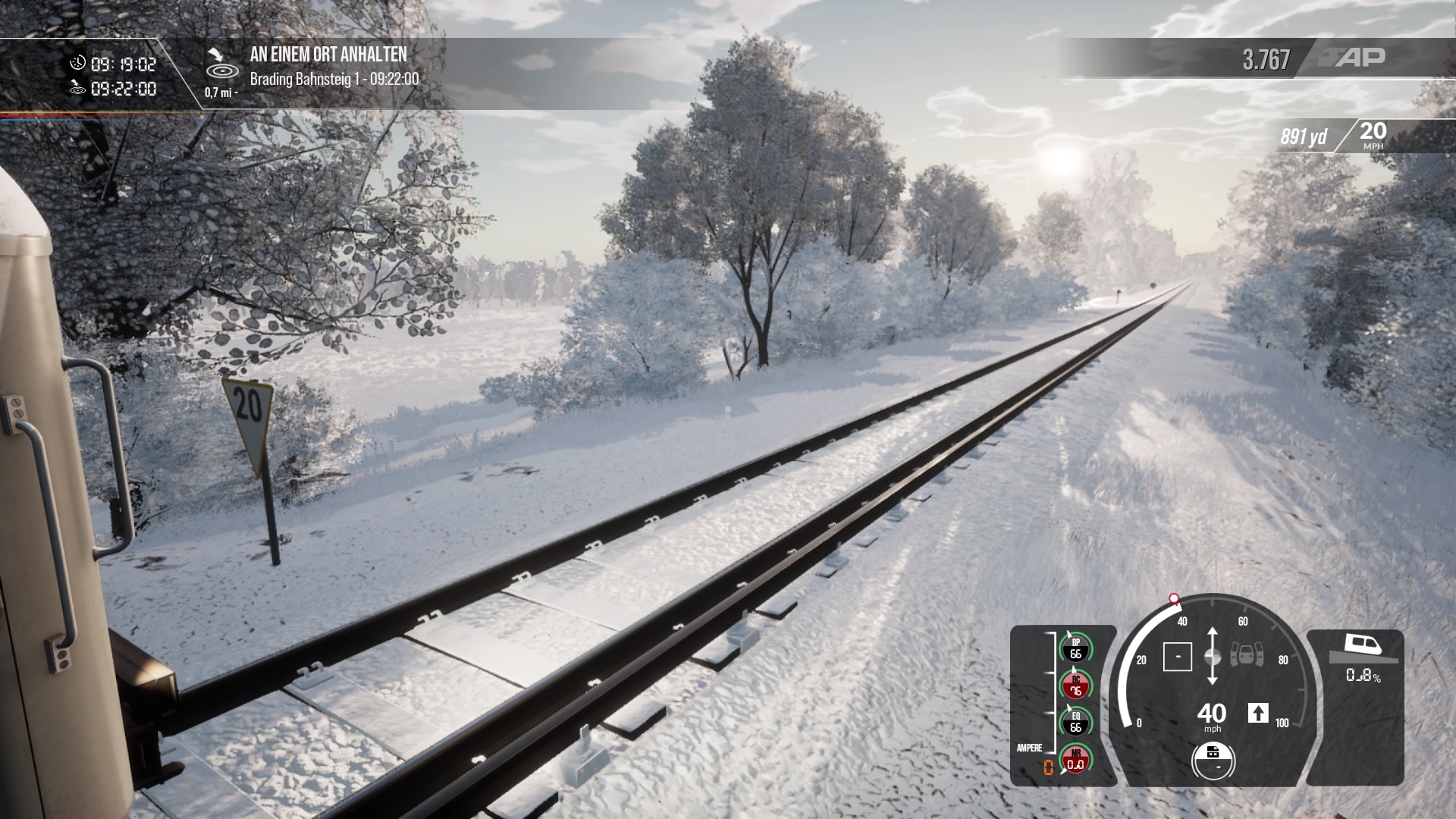Screen dimensions: 1456x819
Task: Click the AP action points logo
Action: [x=1352, y=58]
